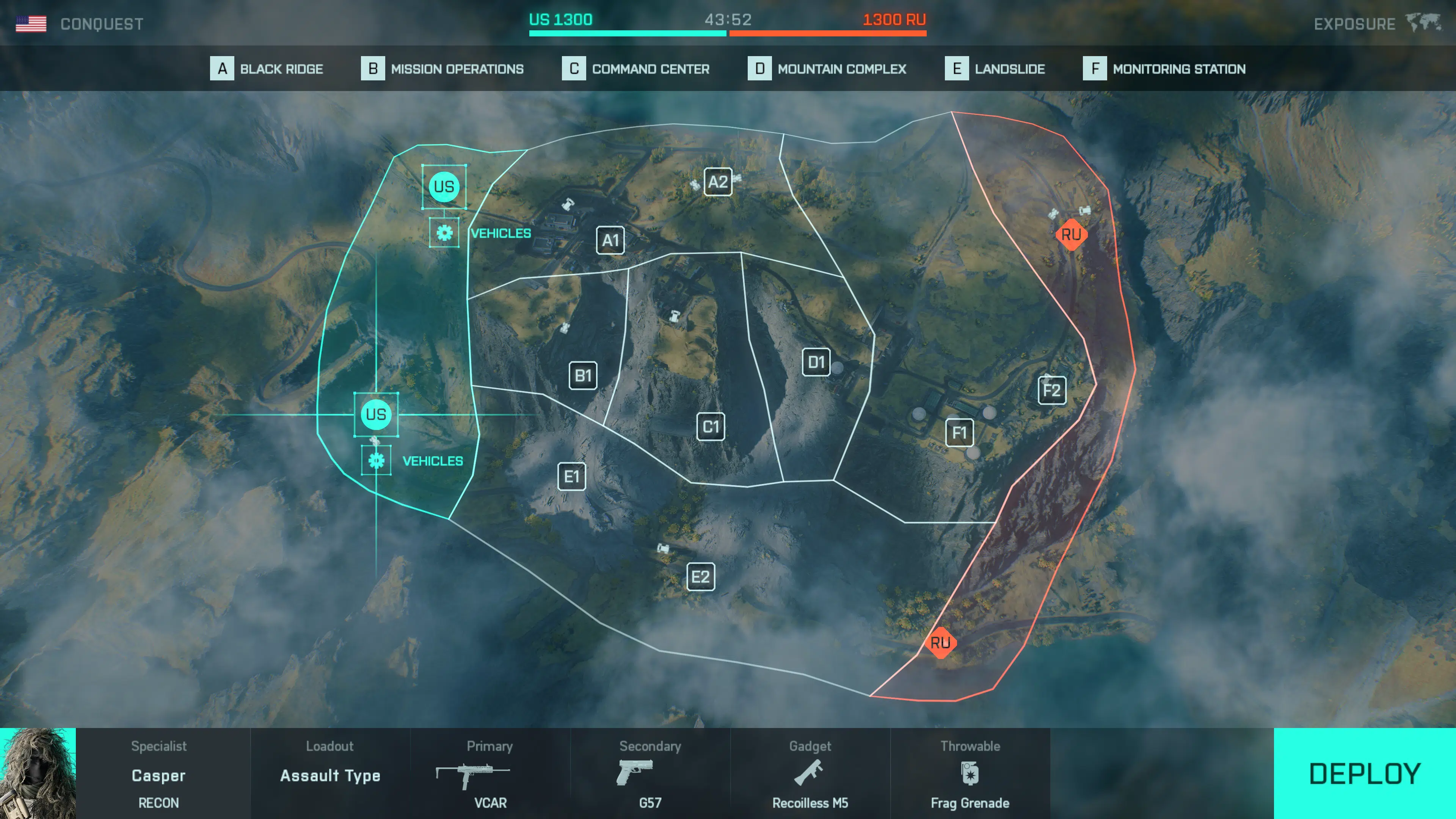Choose the Recoilless M5 gadget slot
Image resolution: width=1456 pixels, height=819 pixels.
pos(810,774)
